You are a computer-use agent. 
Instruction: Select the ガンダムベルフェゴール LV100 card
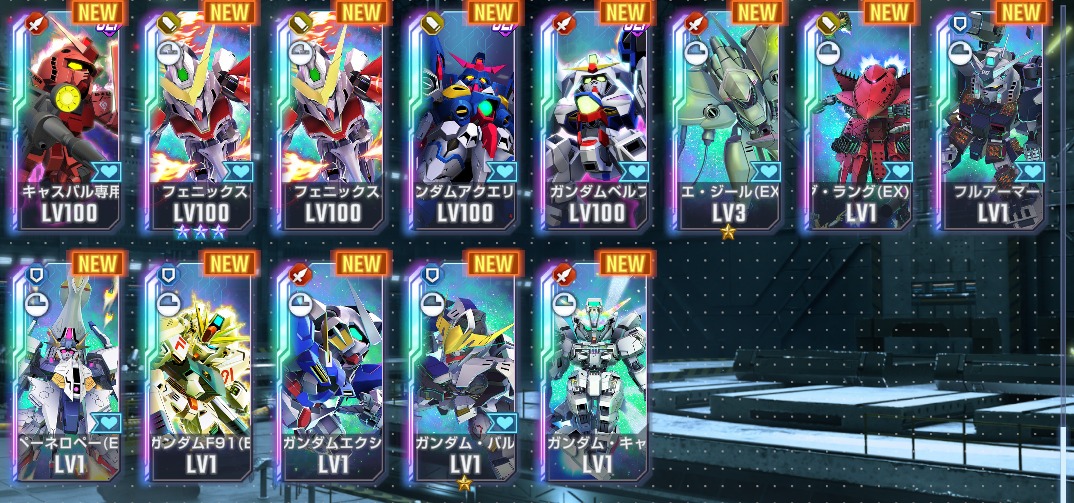tap(594, 120)
